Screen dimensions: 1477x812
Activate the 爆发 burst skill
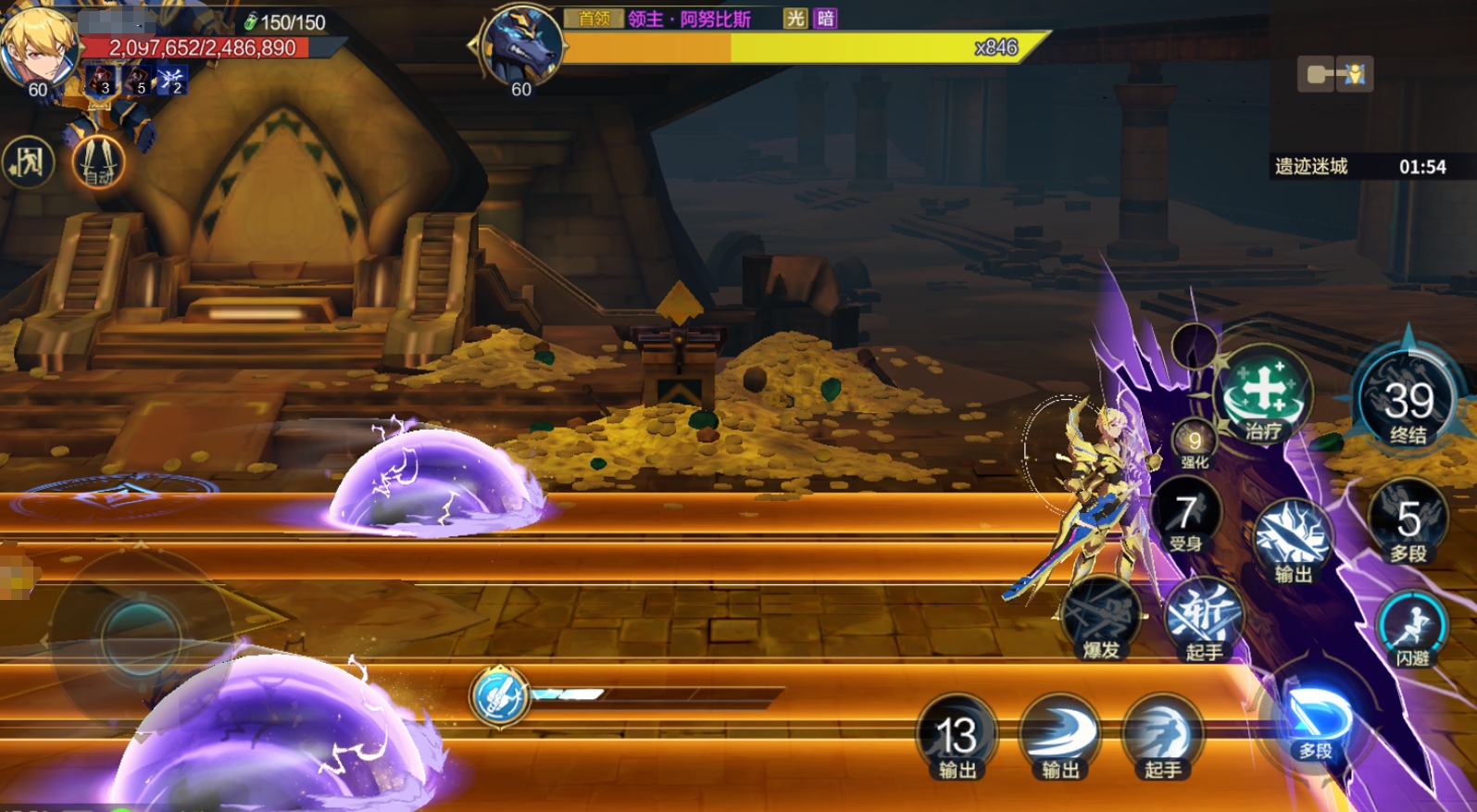click(1101, 618)
